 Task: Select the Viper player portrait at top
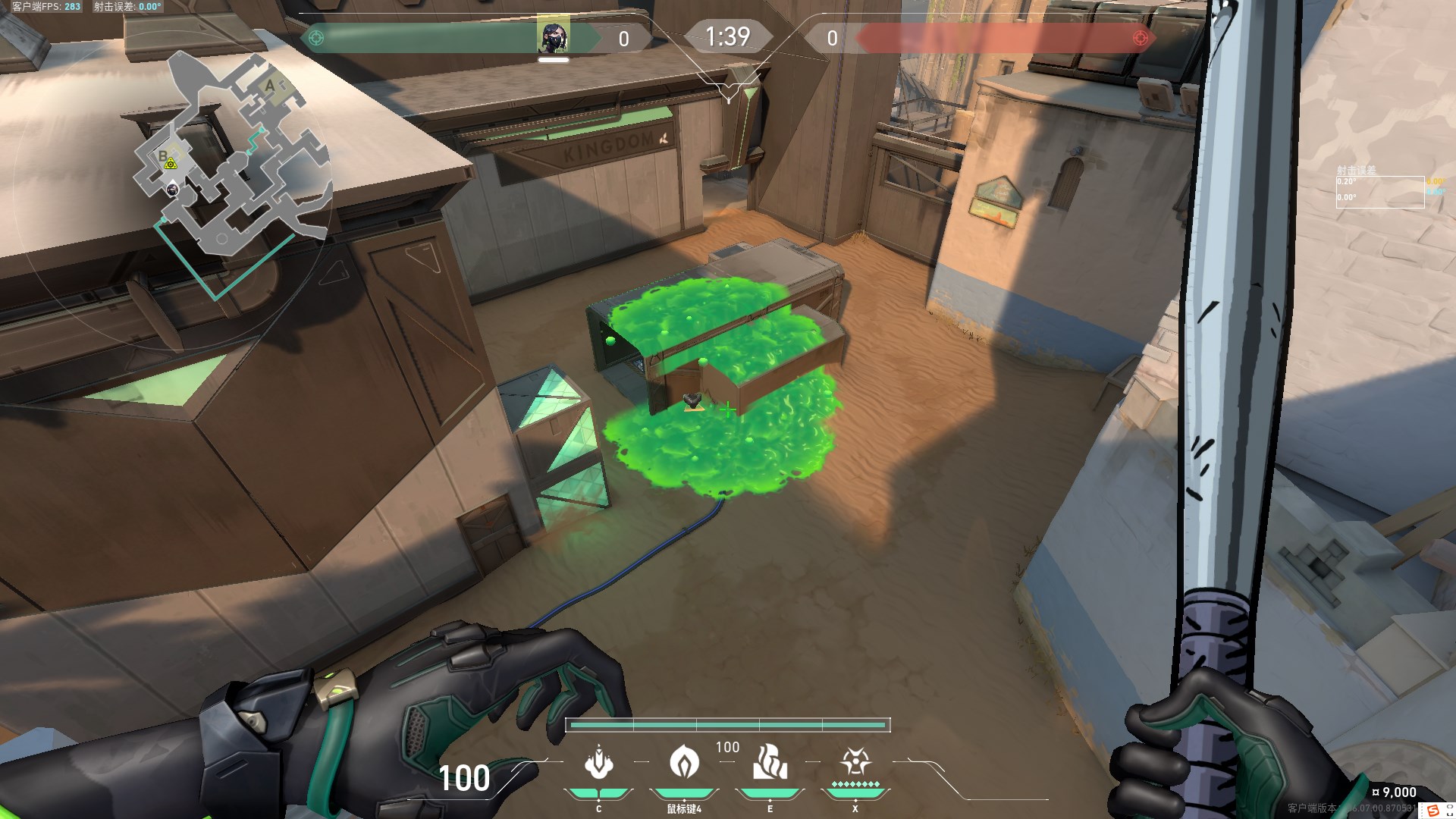pos(554,38)
